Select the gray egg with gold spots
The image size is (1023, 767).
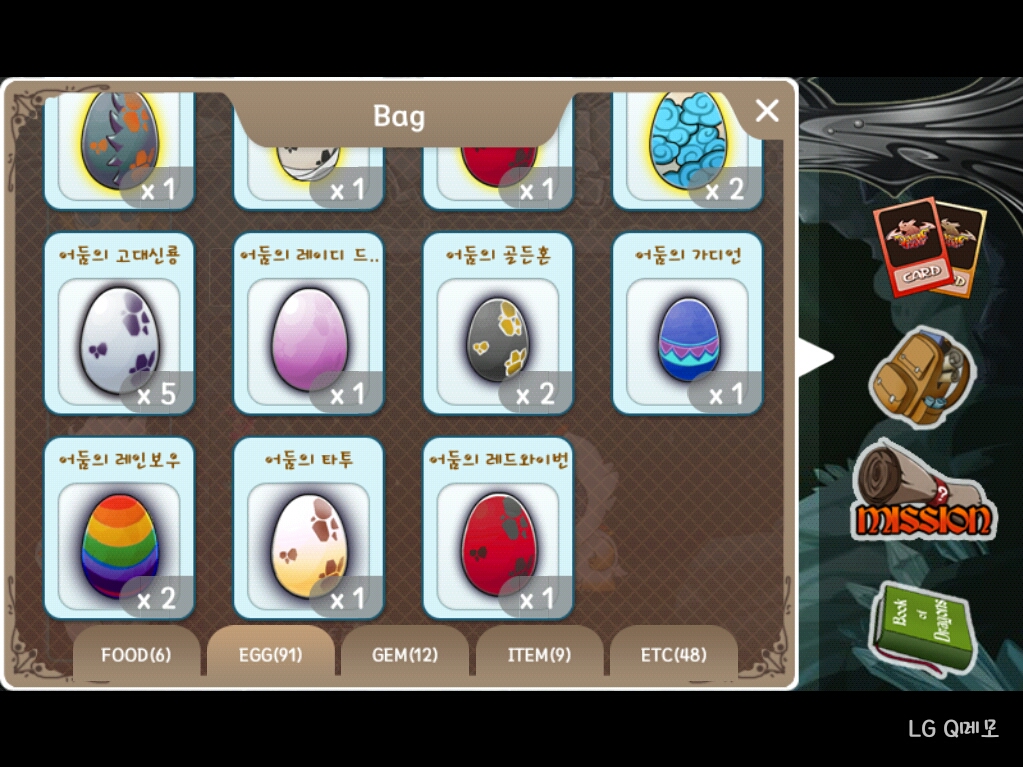click(x=498, y=340)
